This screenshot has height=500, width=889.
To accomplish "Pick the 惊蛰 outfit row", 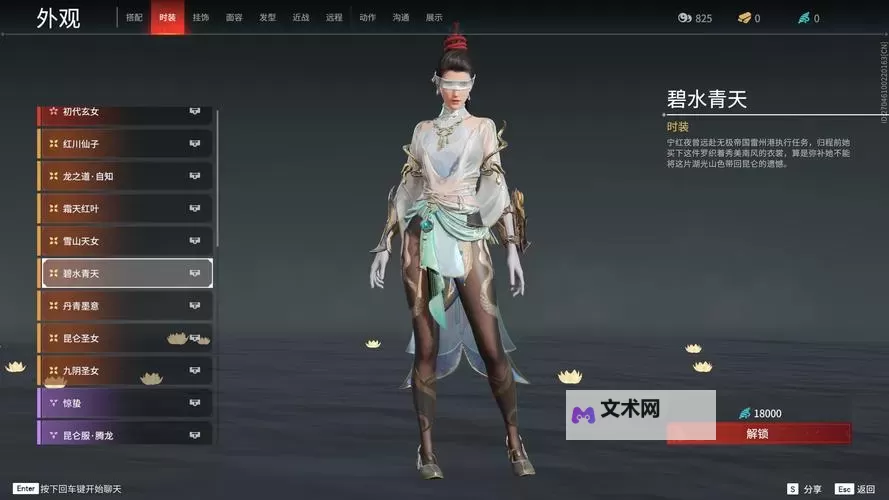I will (x=125, y=403).
